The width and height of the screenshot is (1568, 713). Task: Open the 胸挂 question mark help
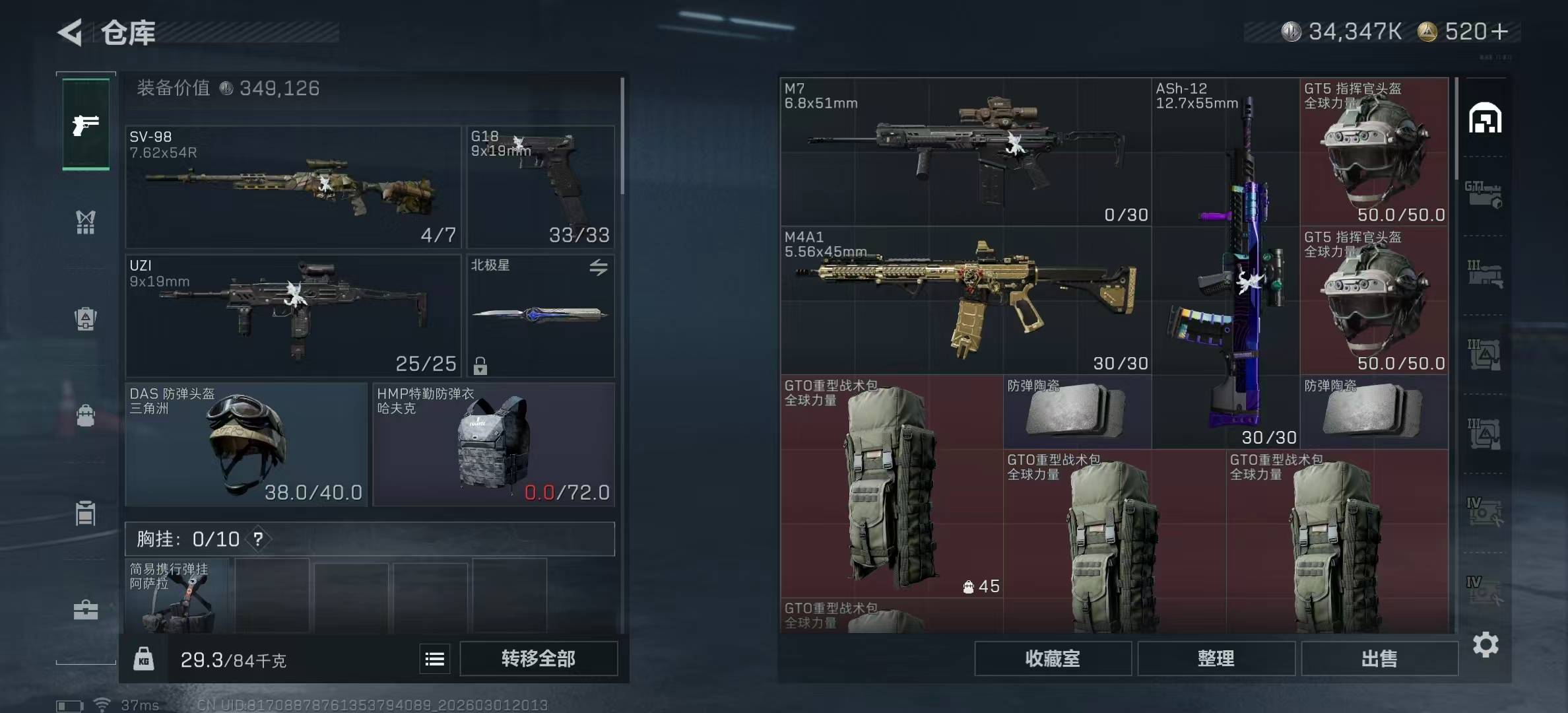(258, 539)
